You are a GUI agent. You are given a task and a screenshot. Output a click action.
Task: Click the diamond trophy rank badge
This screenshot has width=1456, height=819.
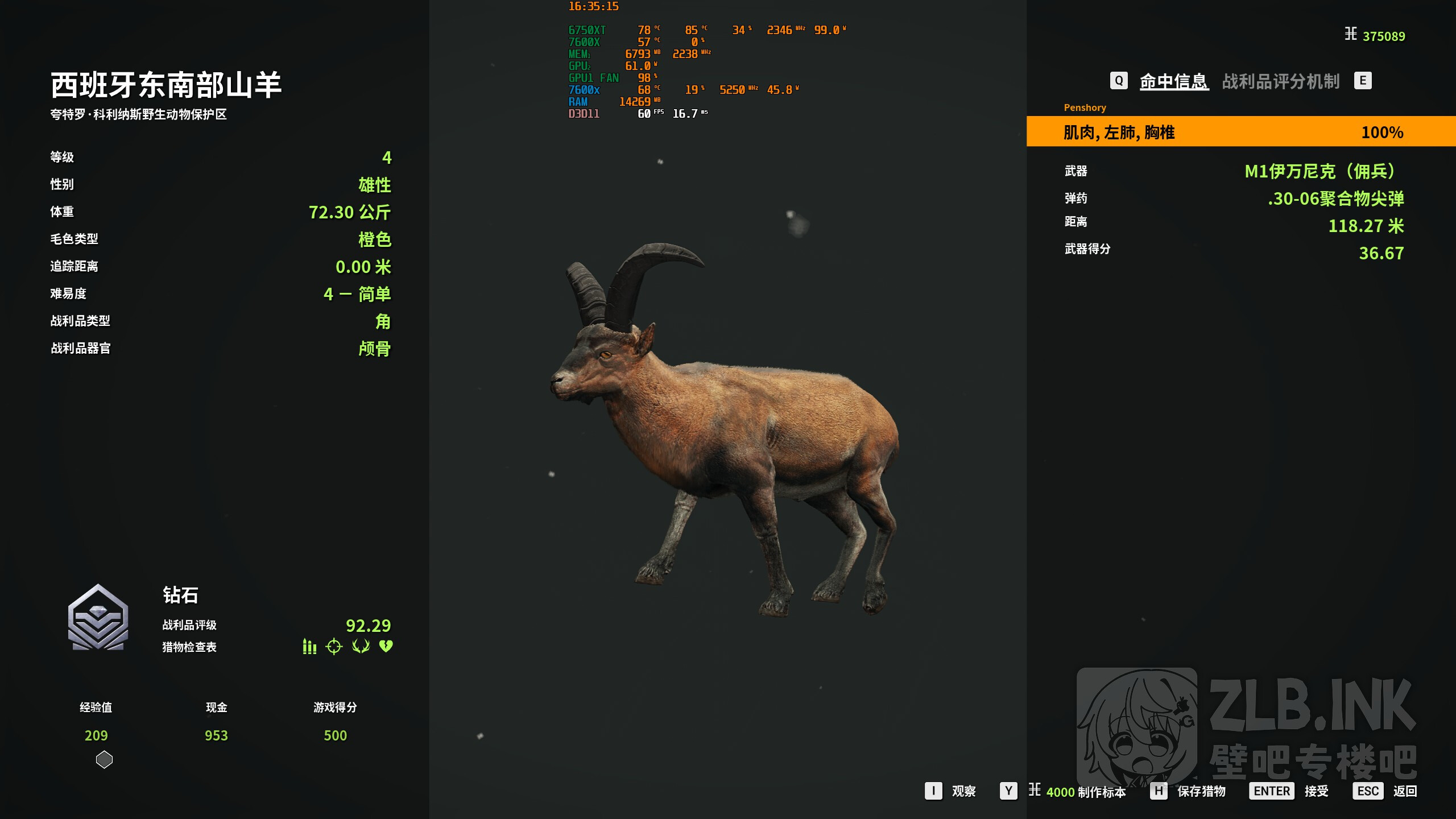(x=98, y=618)
